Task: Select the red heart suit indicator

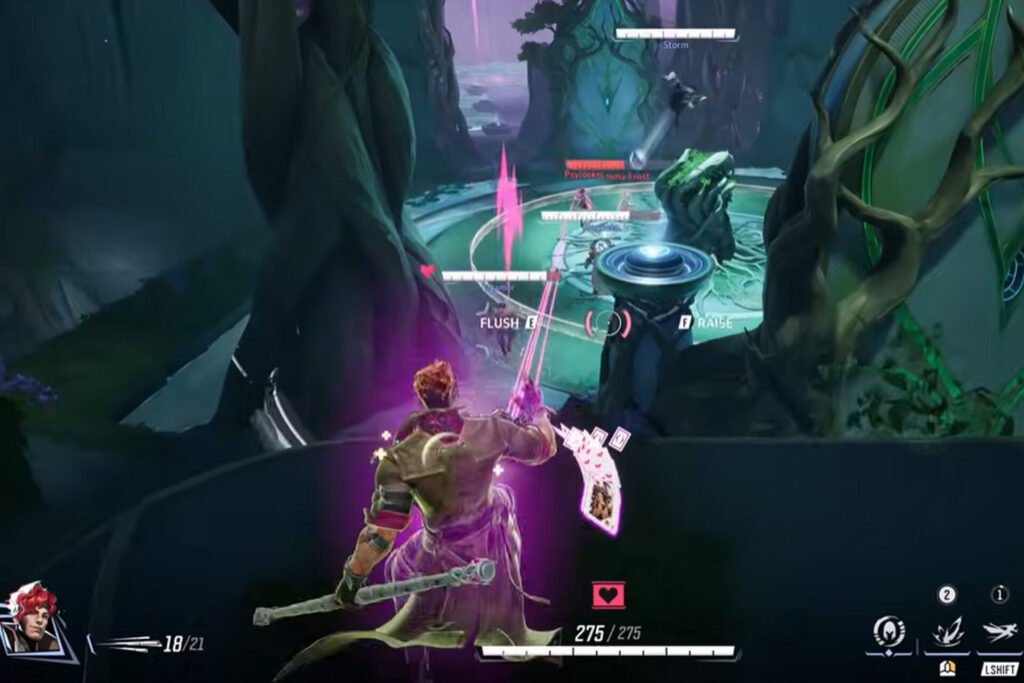Action: [608, 596]
